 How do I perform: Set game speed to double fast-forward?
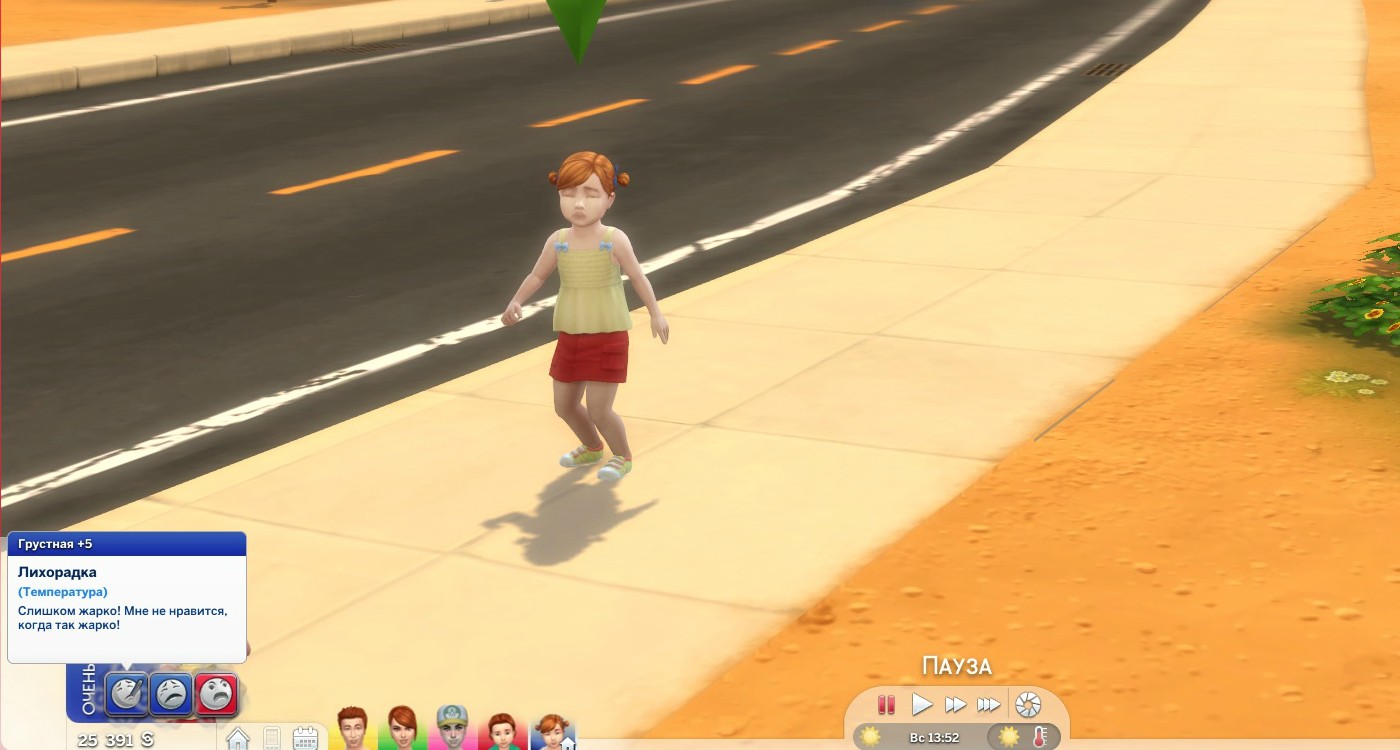(x=955, y=705)
